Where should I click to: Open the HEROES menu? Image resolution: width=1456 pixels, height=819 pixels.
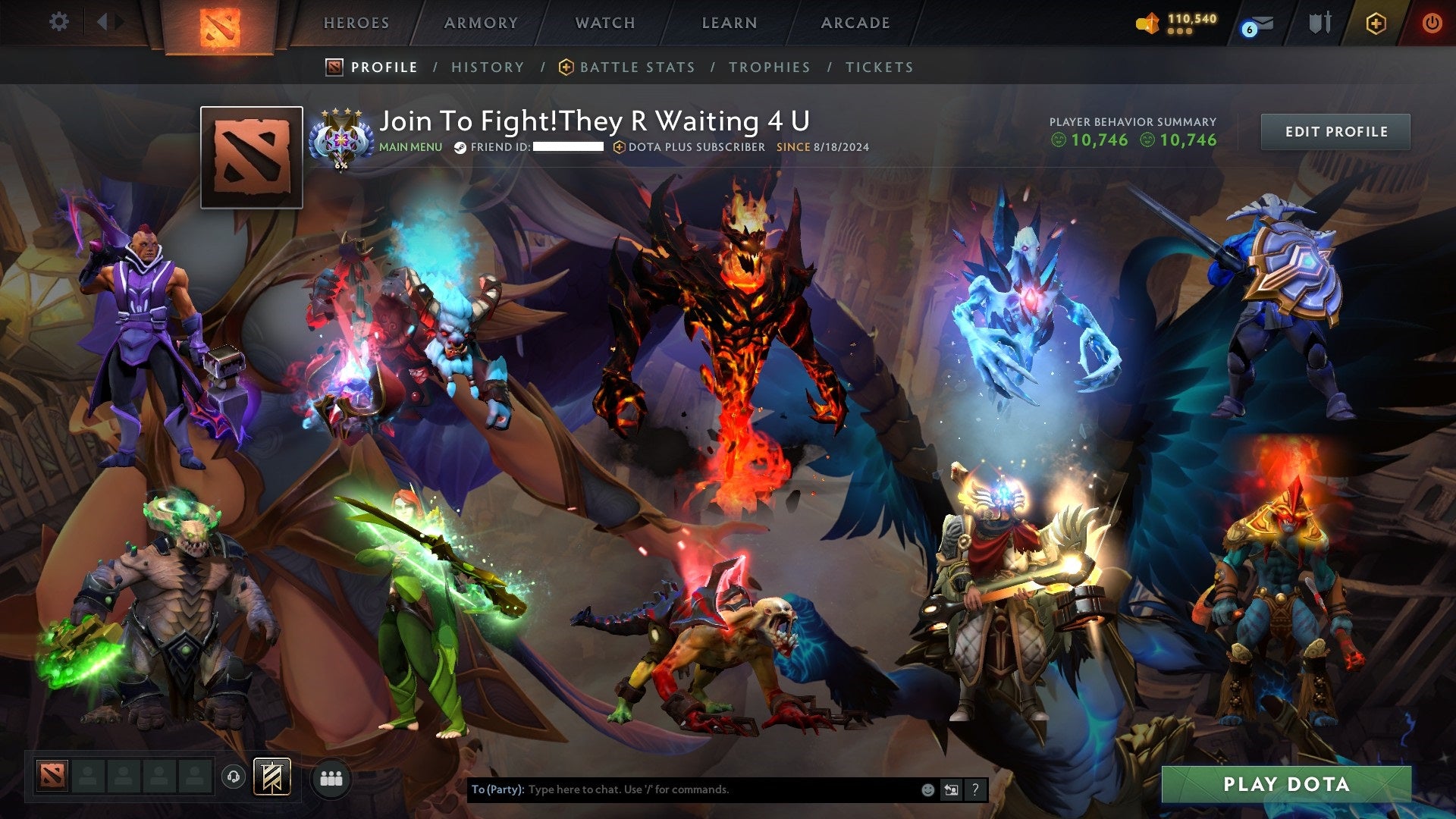(356, 23)
